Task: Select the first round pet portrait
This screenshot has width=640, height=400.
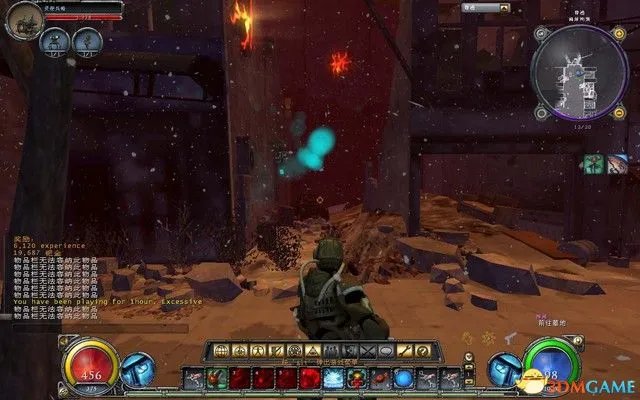Action: [x=56, y=41]
